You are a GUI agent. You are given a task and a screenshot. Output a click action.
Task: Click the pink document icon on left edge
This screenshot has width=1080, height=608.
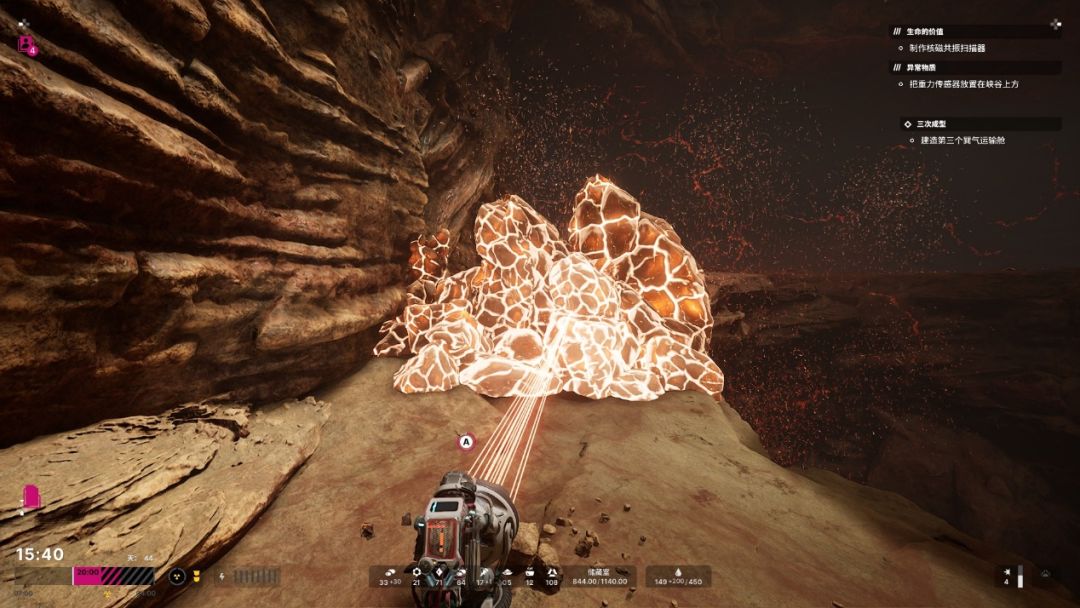click(32, 495)
